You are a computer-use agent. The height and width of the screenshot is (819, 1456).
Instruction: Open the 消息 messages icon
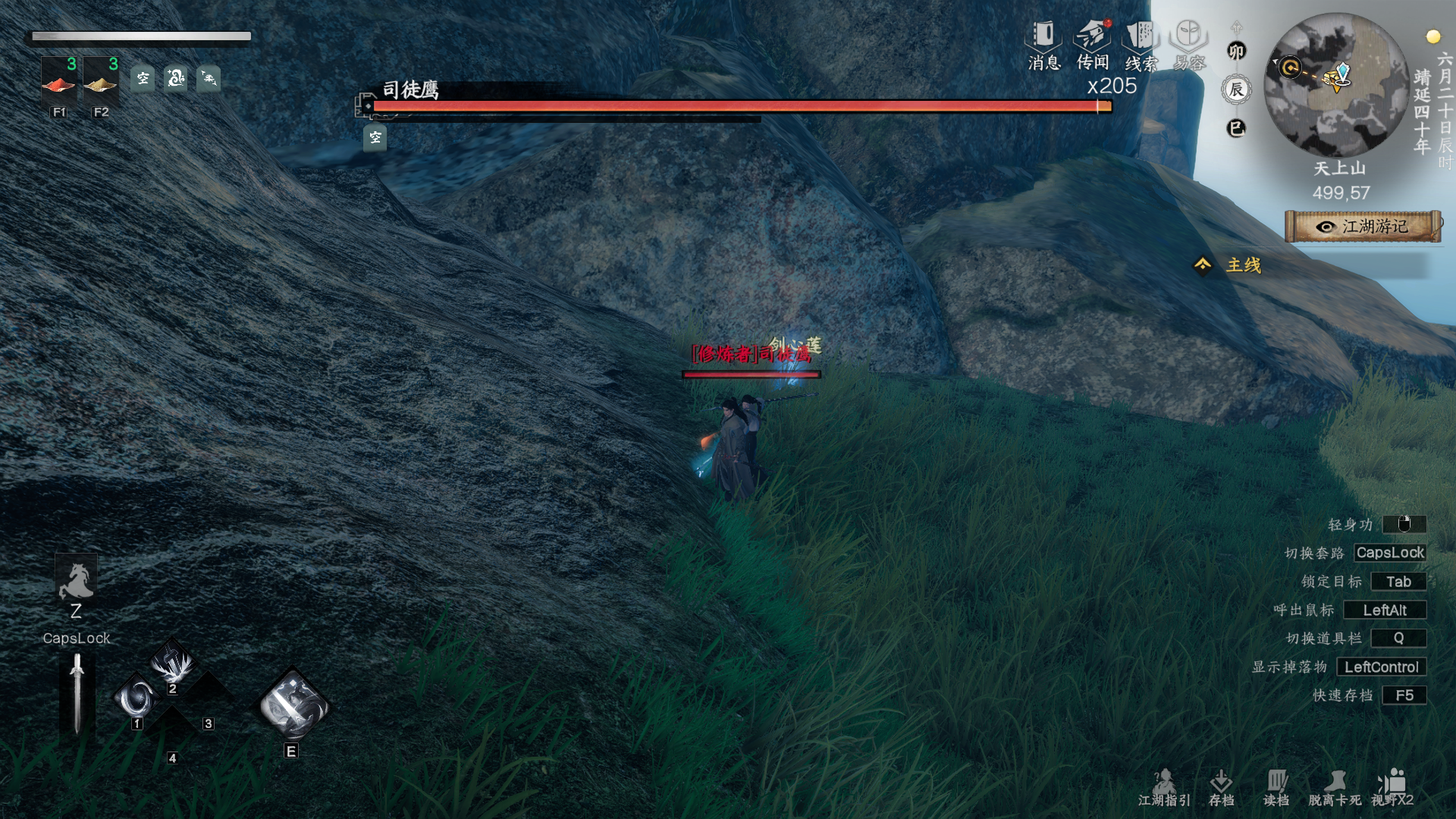click(1043, 44)
